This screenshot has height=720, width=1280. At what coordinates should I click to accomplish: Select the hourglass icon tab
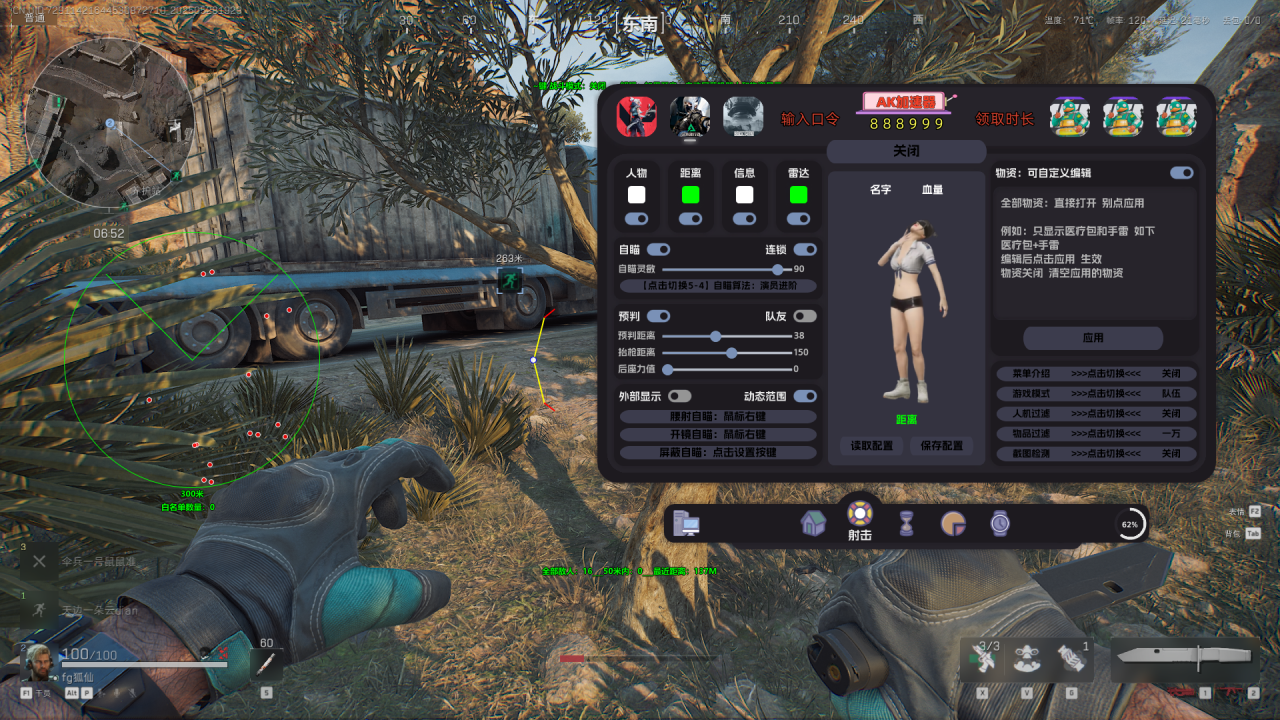[906, 523]
